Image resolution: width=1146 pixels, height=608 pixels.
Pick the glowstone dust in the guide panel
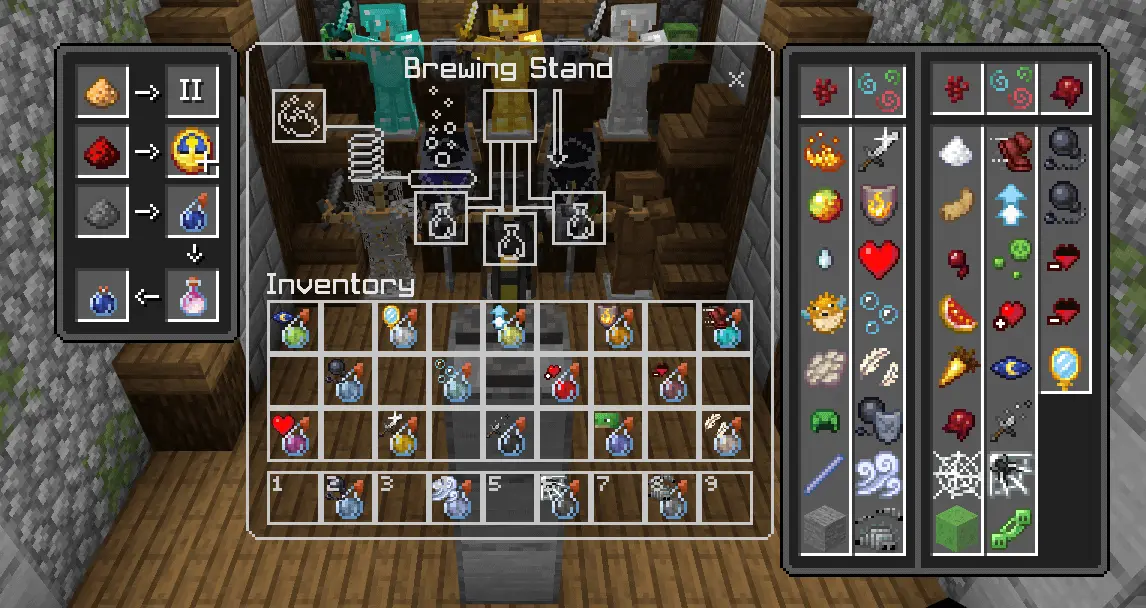click(x=103, y=92)
